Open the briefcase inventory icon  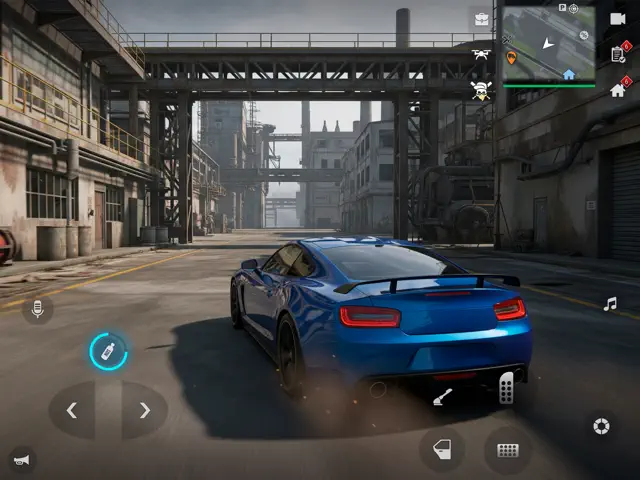point(482,20)
